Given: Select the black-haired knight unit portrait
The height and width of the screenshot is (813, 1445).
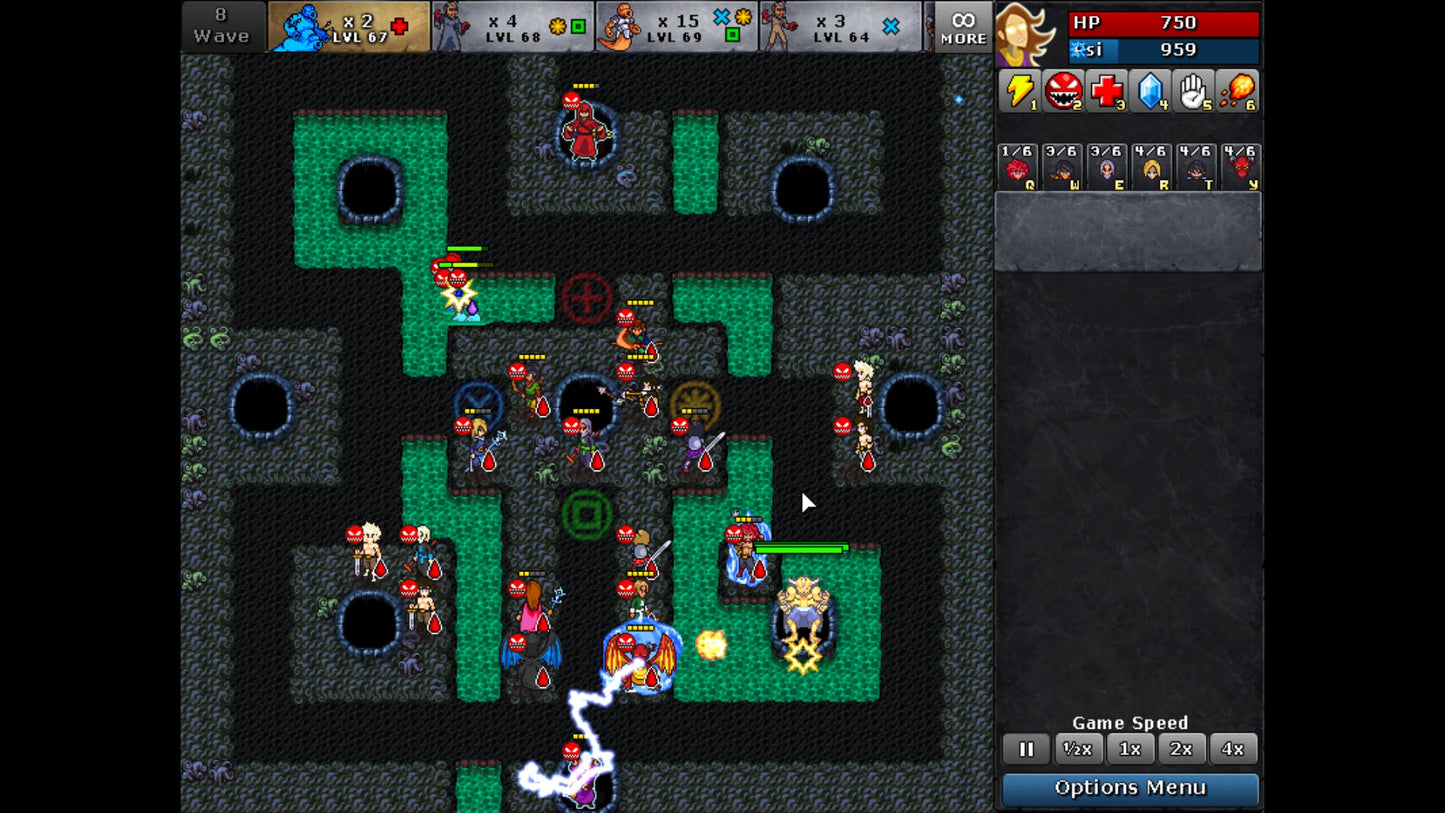Looking at the screenshot, I should point(1195,166).
